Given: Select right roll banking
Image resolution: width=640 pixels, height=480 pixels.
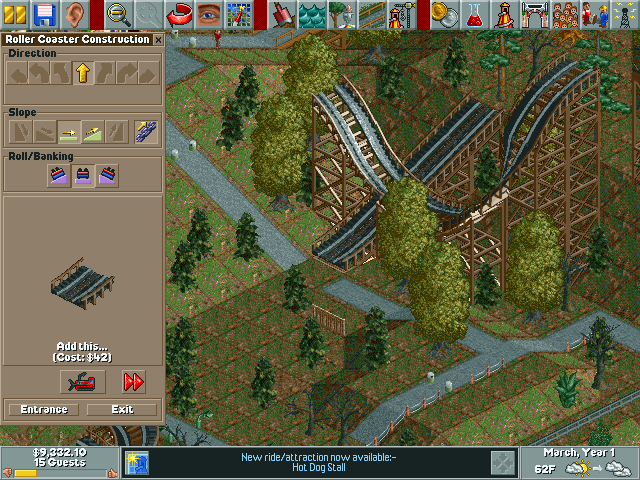Looking at the screenshot, I should coord(106,176).
